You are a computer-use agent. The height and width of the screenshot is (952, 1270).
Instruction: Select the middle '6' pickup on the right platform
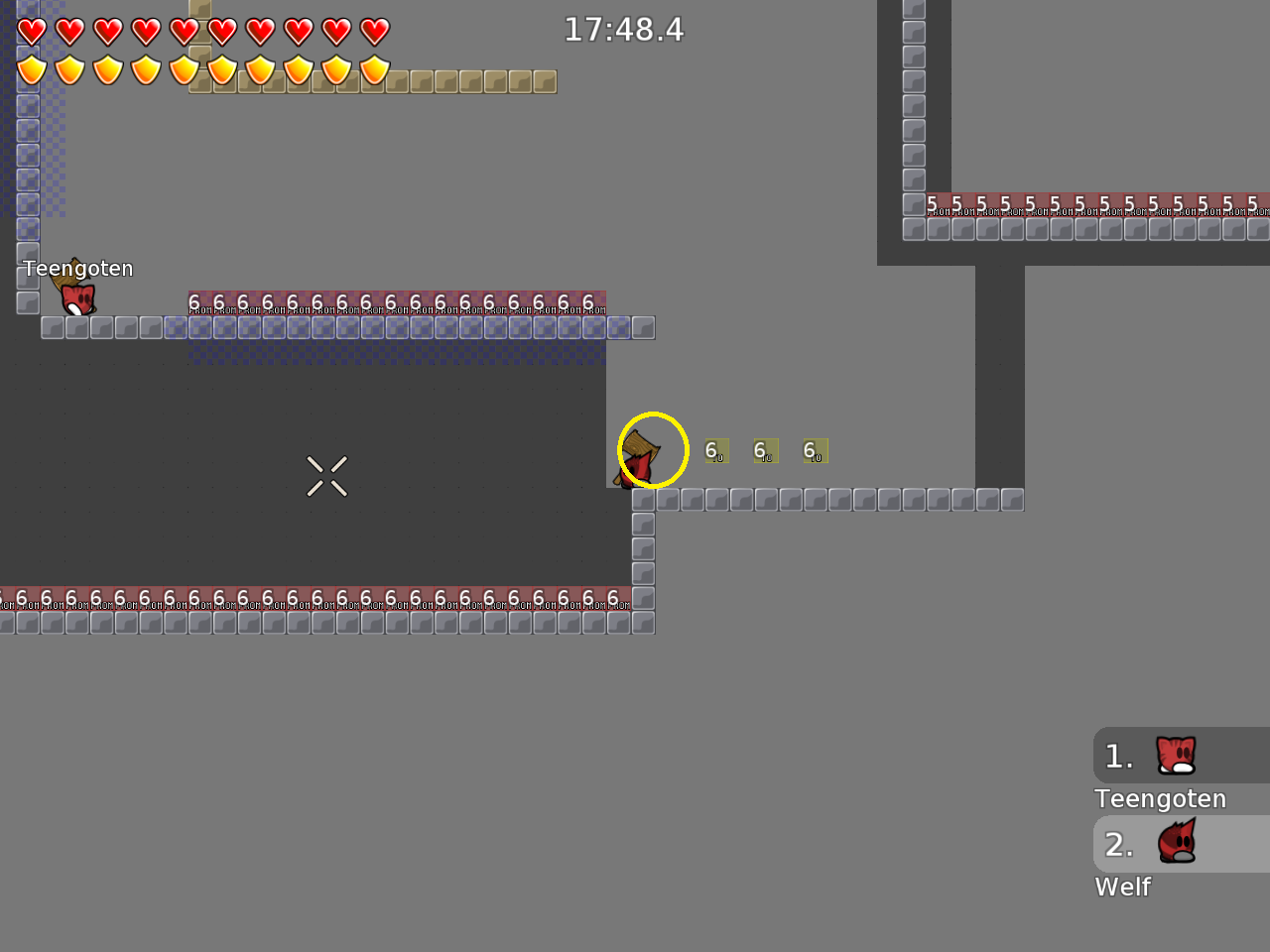pos(765,450)
